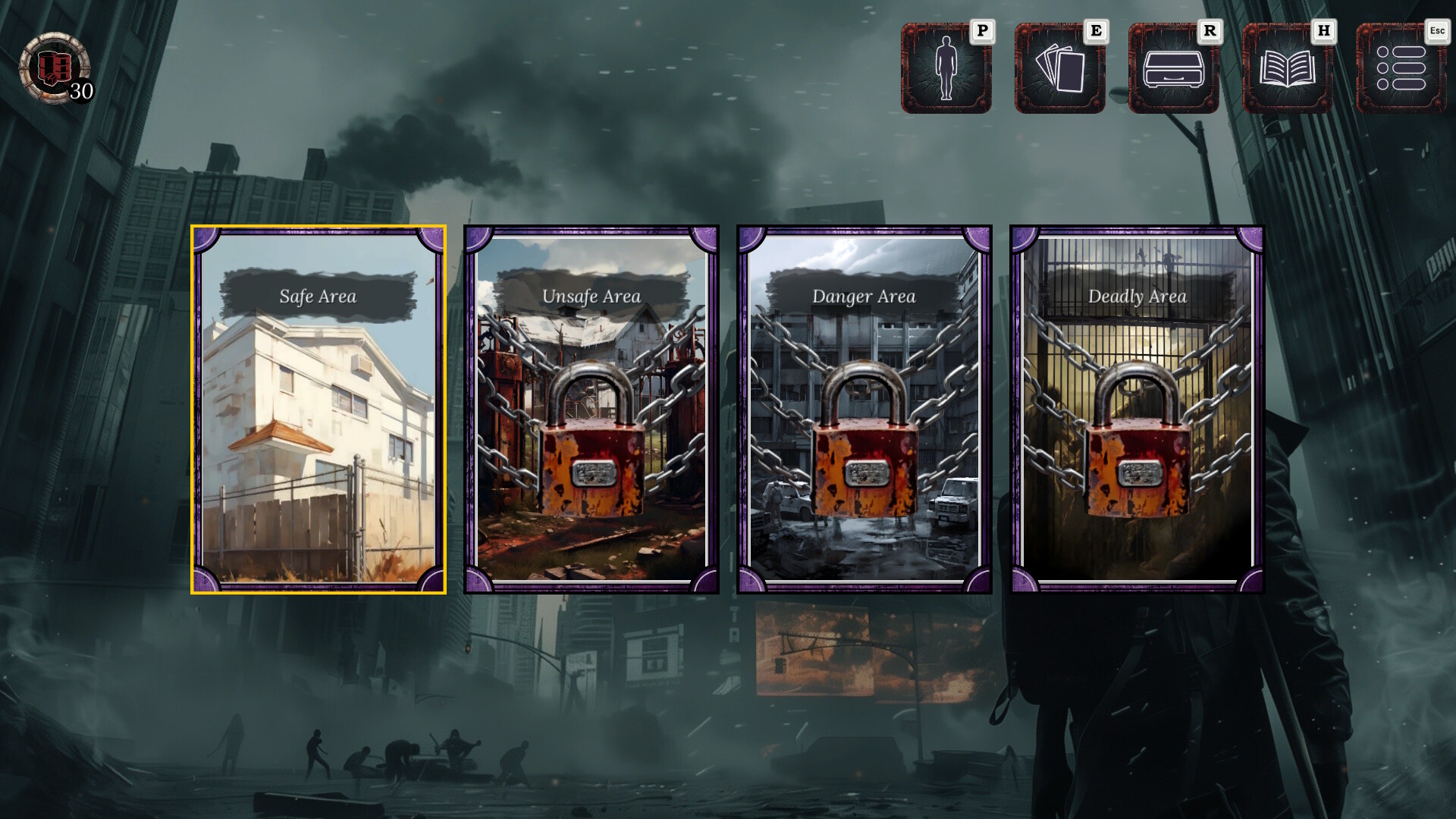Image resolution: width=1456 pixels, height=819 pixels.
Task: Click the Deadly Area title banner
Action: point(1137,296)
